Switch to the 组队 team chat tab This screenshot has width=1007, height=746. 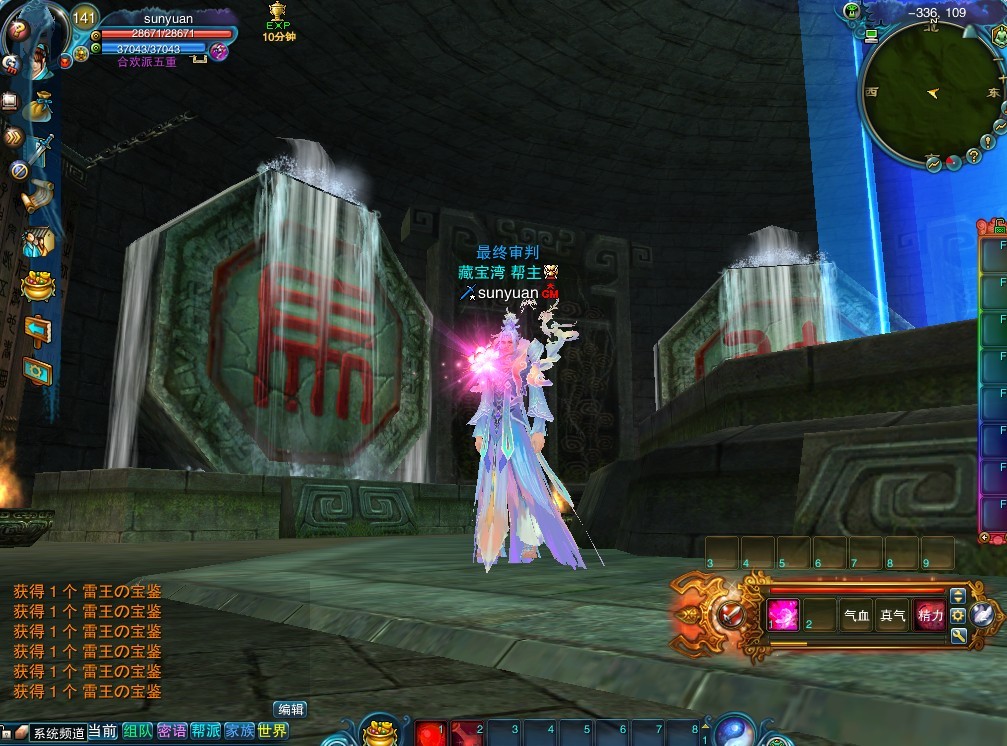[x=137, y=731]
